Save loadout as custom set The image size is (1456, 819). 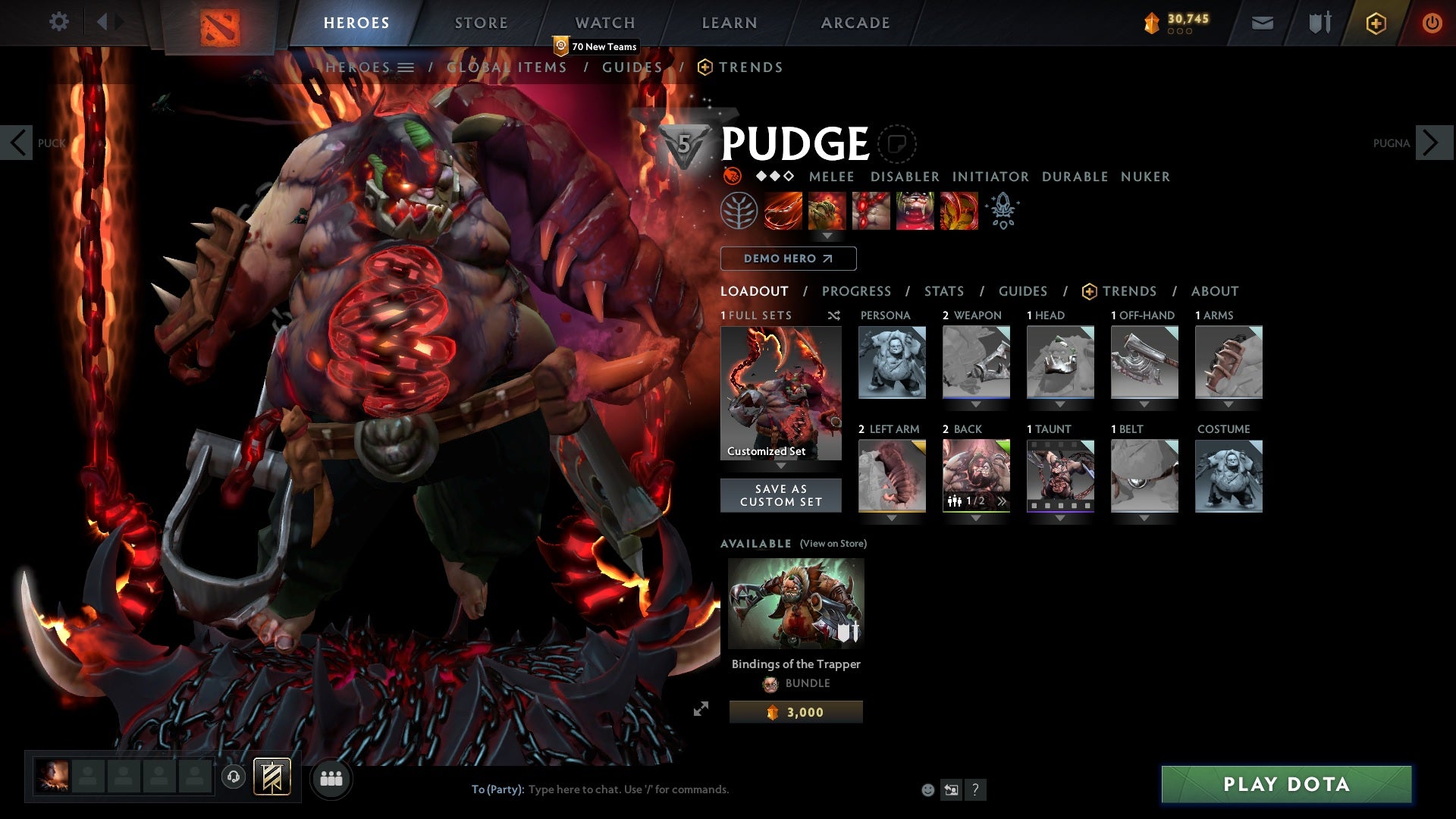coord(780,495)
